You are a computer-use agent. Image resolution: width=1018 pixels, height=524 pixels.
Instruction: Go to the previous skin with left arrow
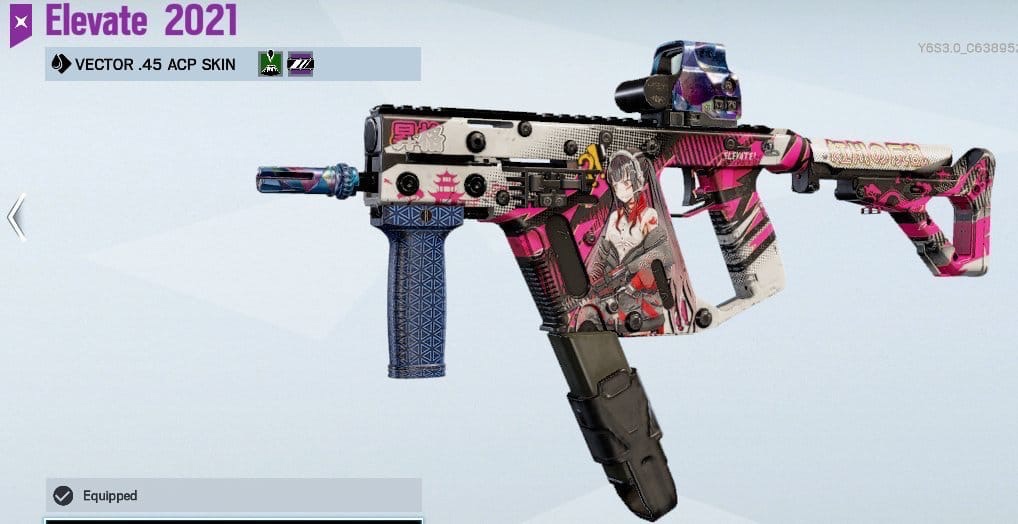click(16, 217)
